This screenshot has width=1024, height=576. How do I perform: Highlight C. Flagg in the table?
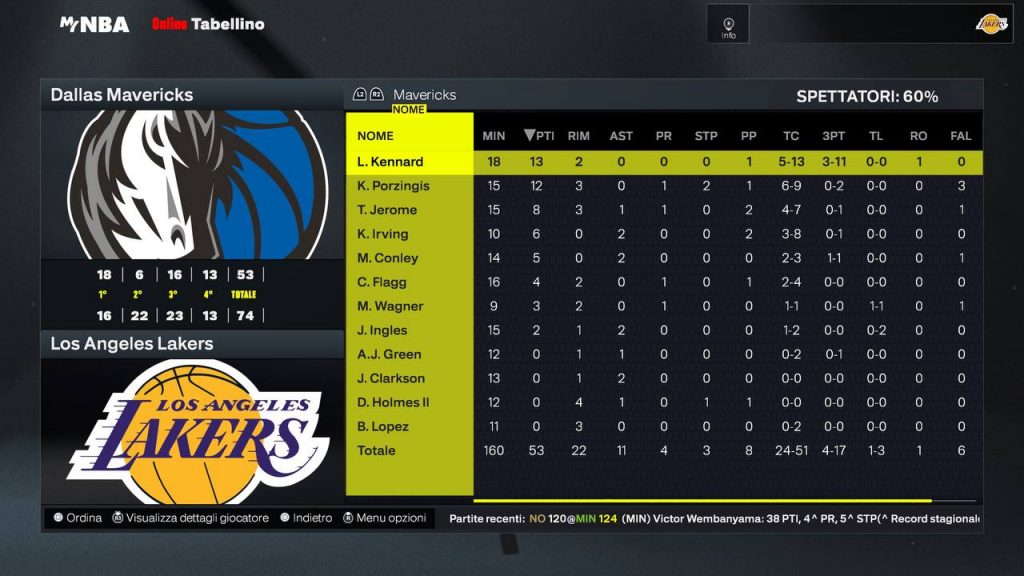[382, 282]
